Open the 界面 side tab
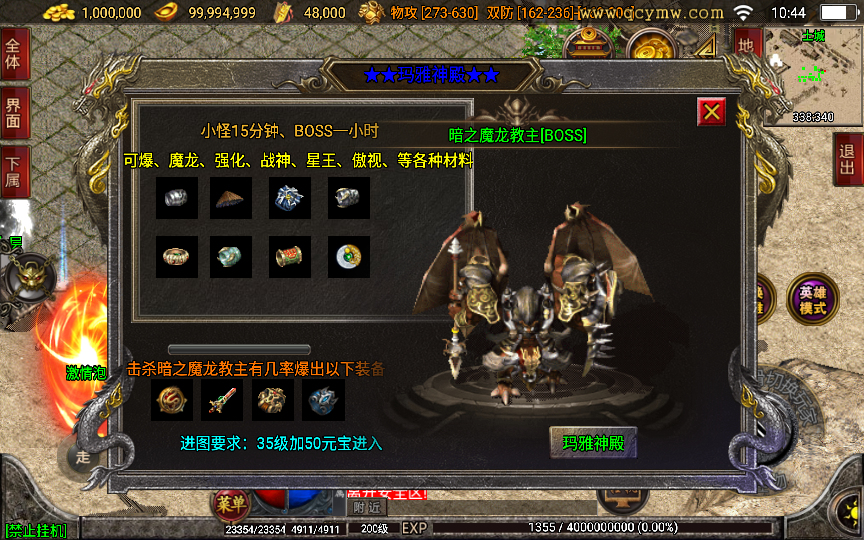864x540 pixels. (14, 112)
